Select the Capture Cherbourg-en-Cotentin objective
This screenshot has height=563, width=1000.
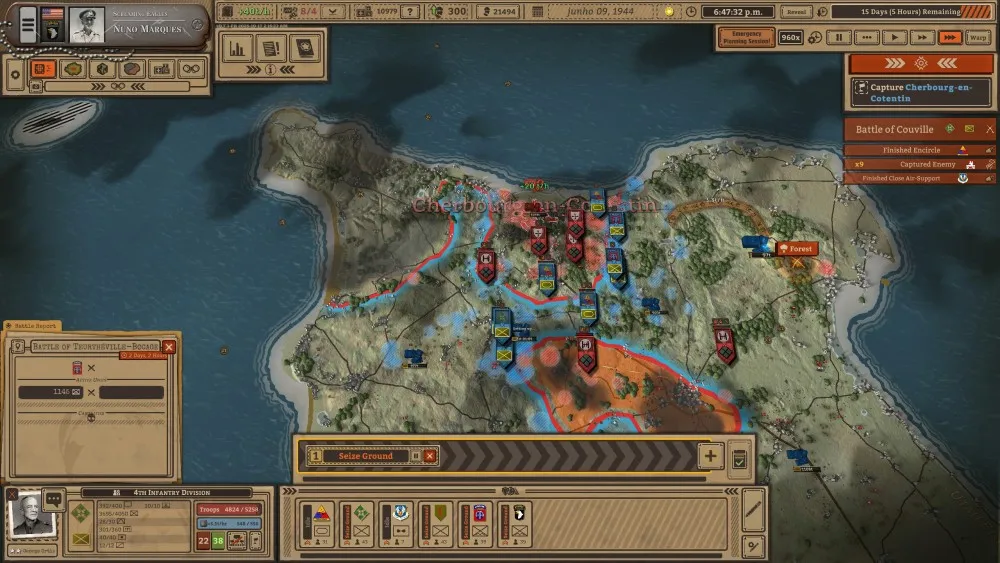coord(921,92)
